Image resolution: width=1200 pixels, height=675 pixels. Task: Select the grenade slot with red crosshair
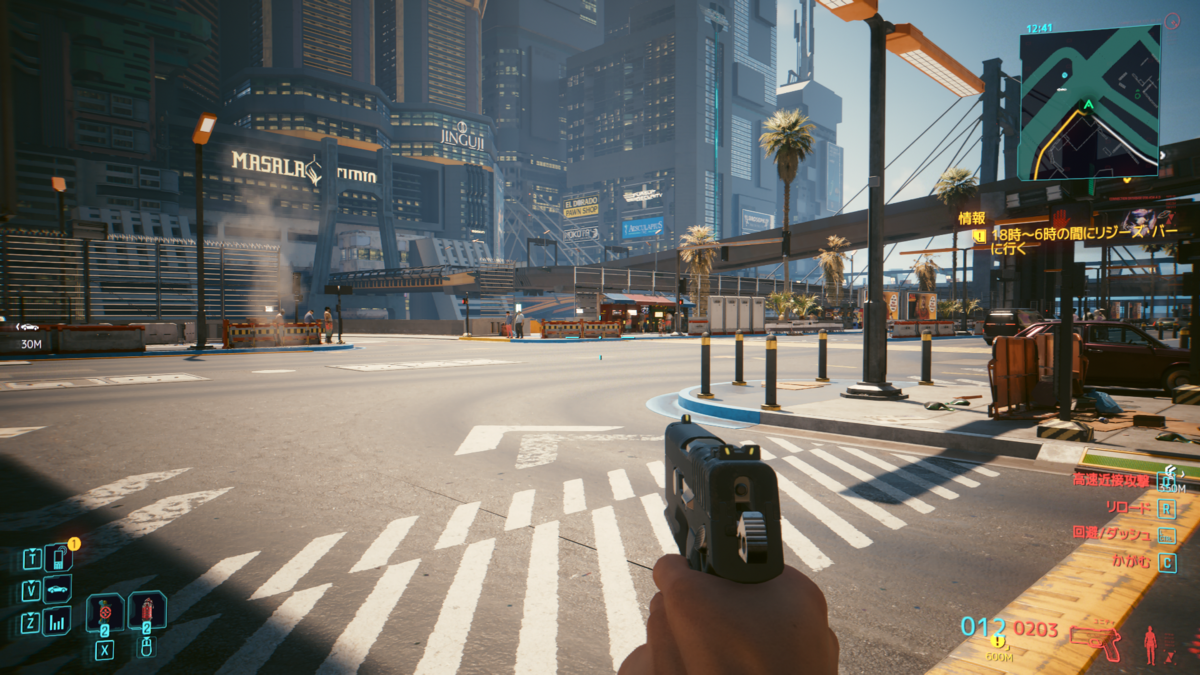[104, 610]
